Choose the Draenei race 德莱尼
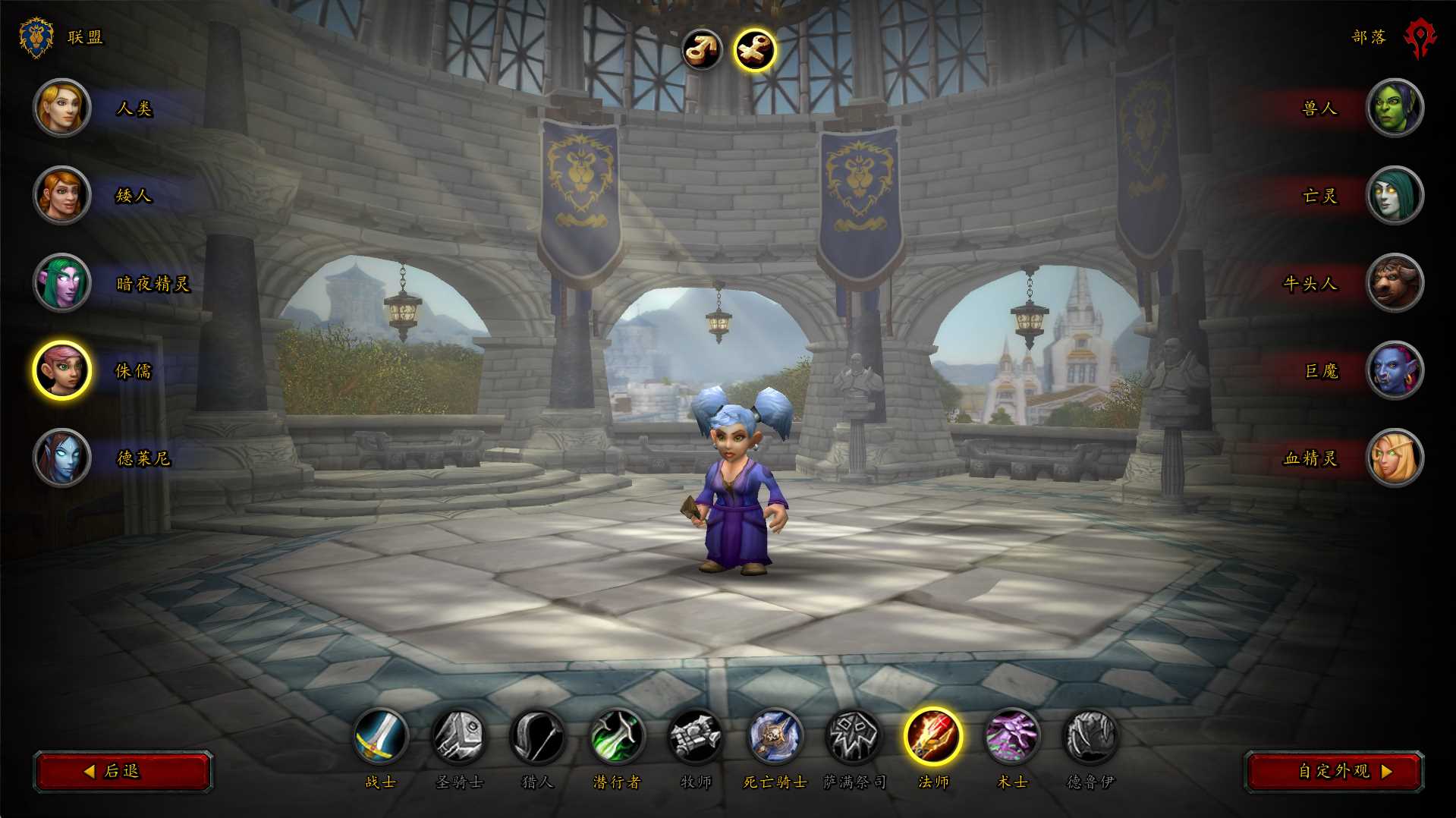 (x=62, y=458)
